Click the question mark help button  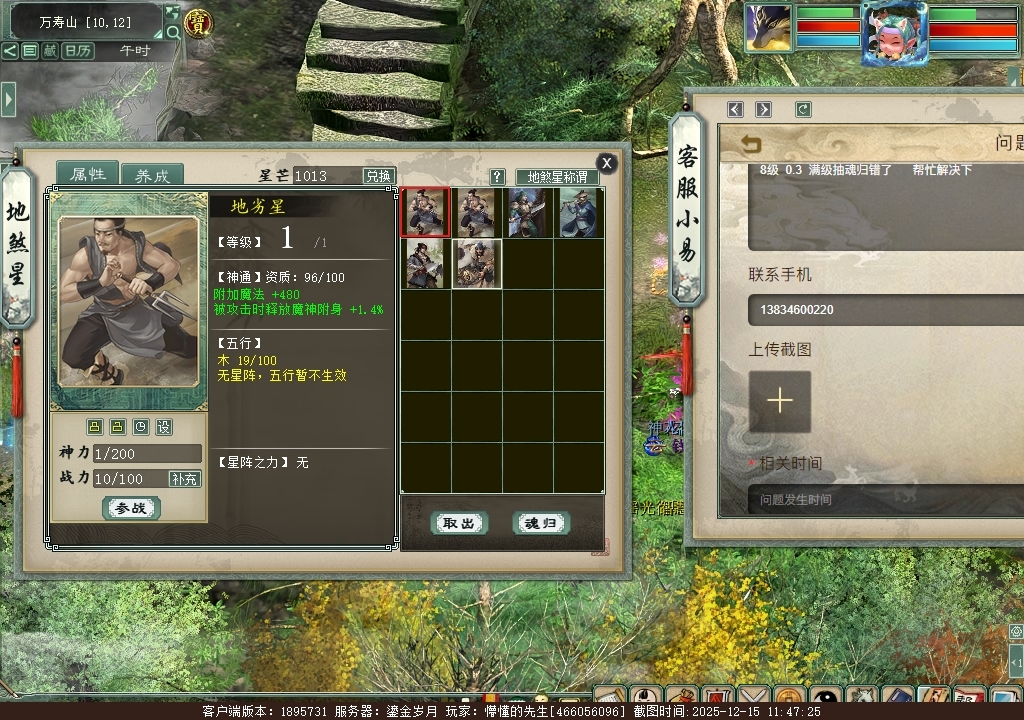498,177
